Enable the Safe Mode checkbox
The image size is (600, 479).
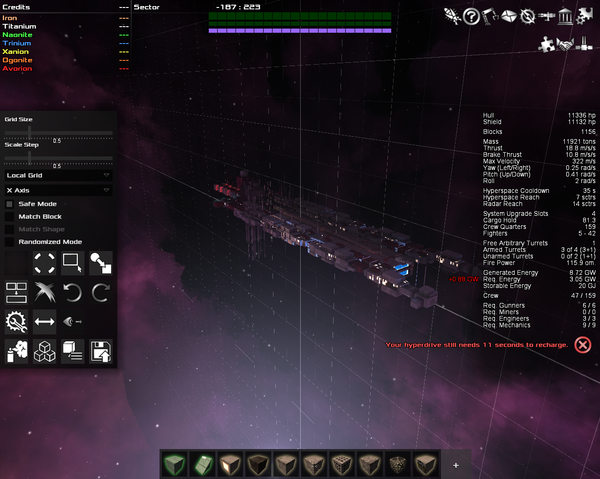[10, 203]
